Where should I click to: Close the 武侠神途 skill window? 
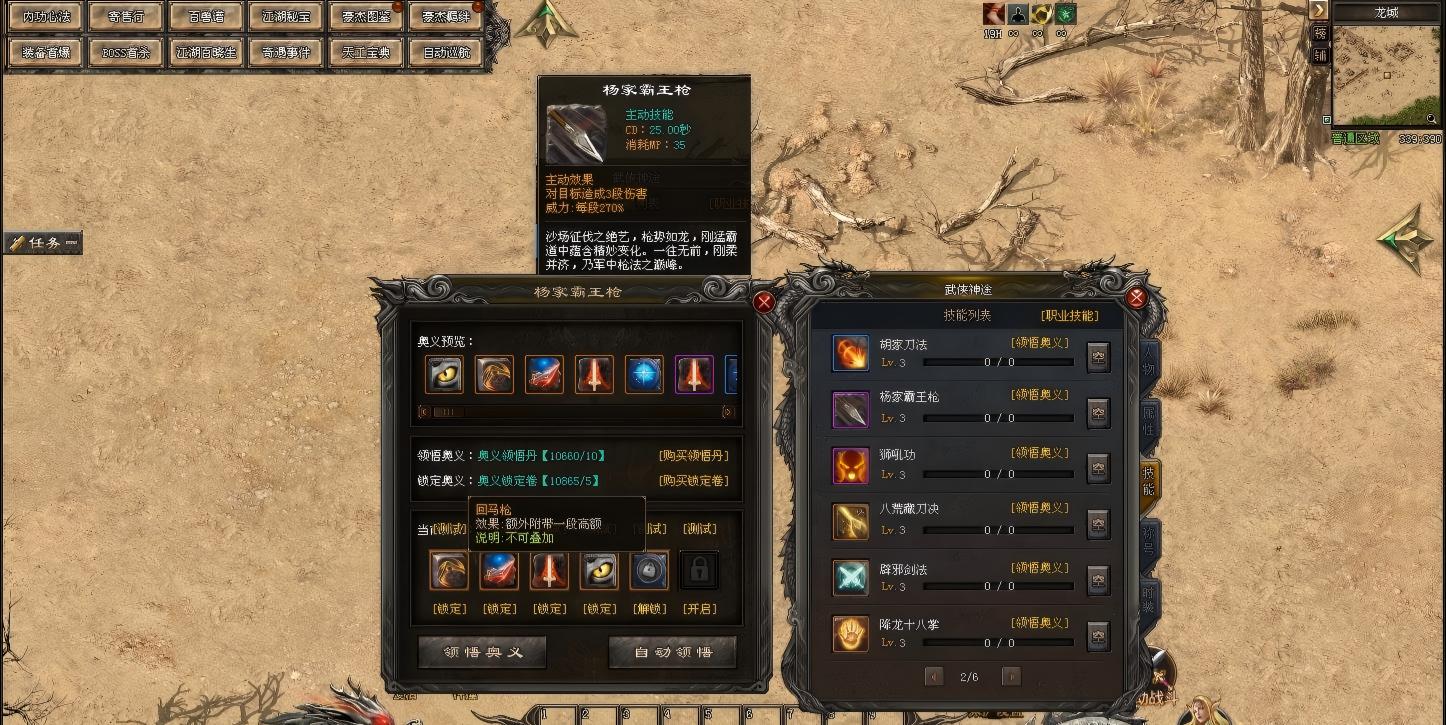[1136, 297]
